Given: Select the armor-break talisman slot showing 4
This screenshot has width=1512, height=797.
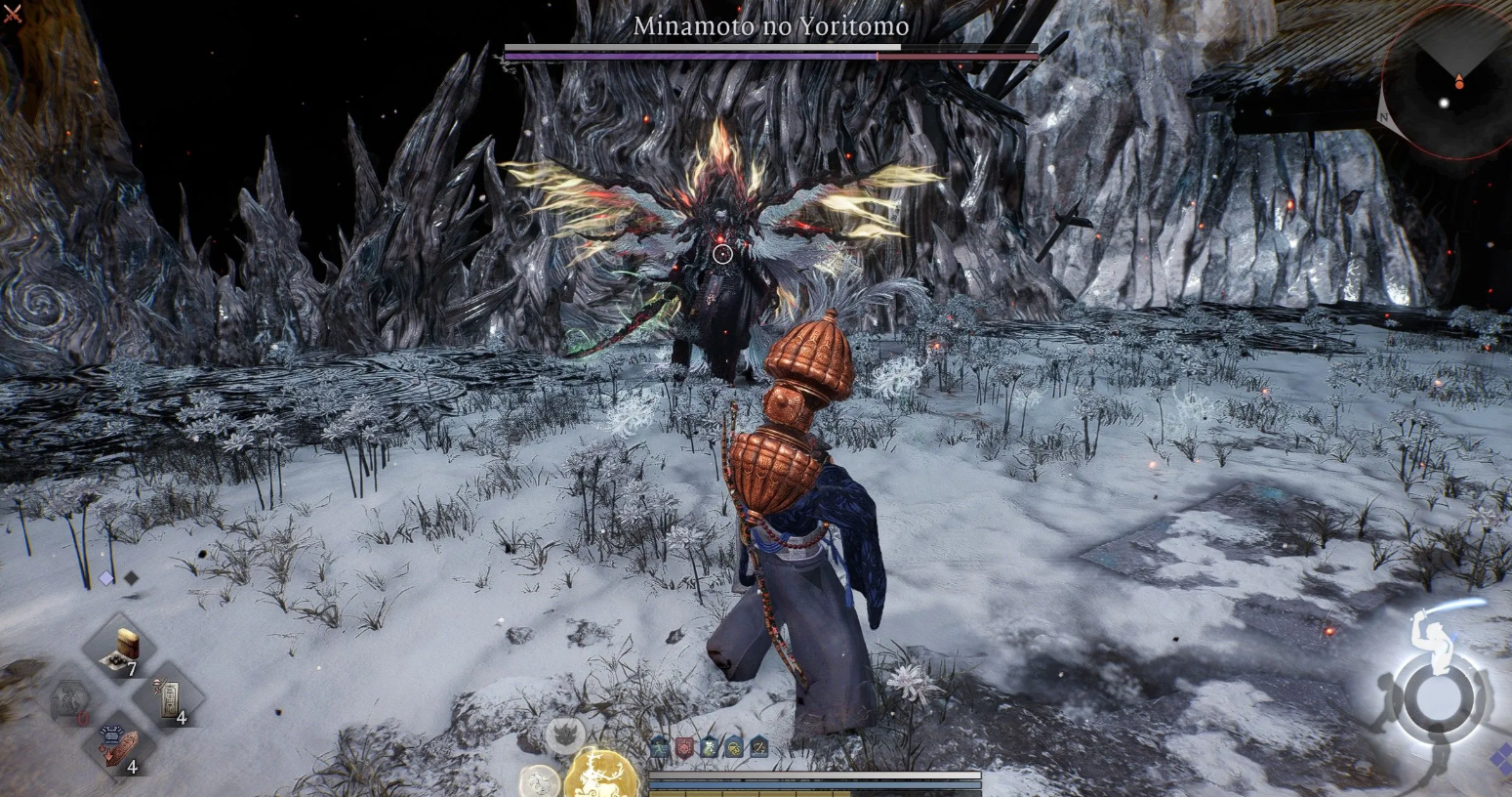Looking at the screenshot, I should pyautogui.click(x=122, y=746).
